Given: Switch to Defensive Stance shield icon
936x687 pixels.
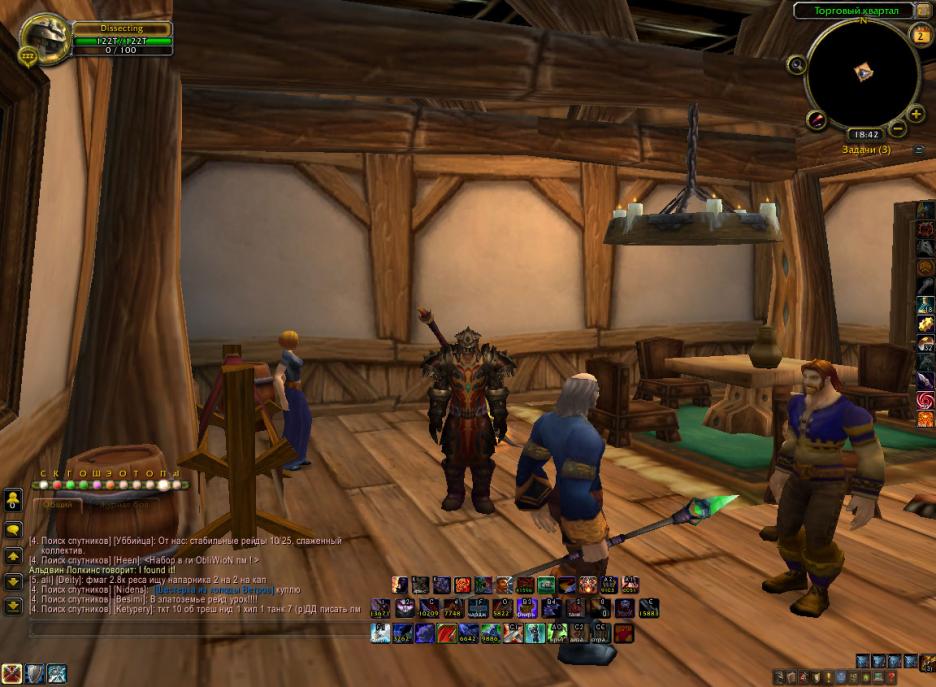Looking at the screenshot, I should pos(35,674).
